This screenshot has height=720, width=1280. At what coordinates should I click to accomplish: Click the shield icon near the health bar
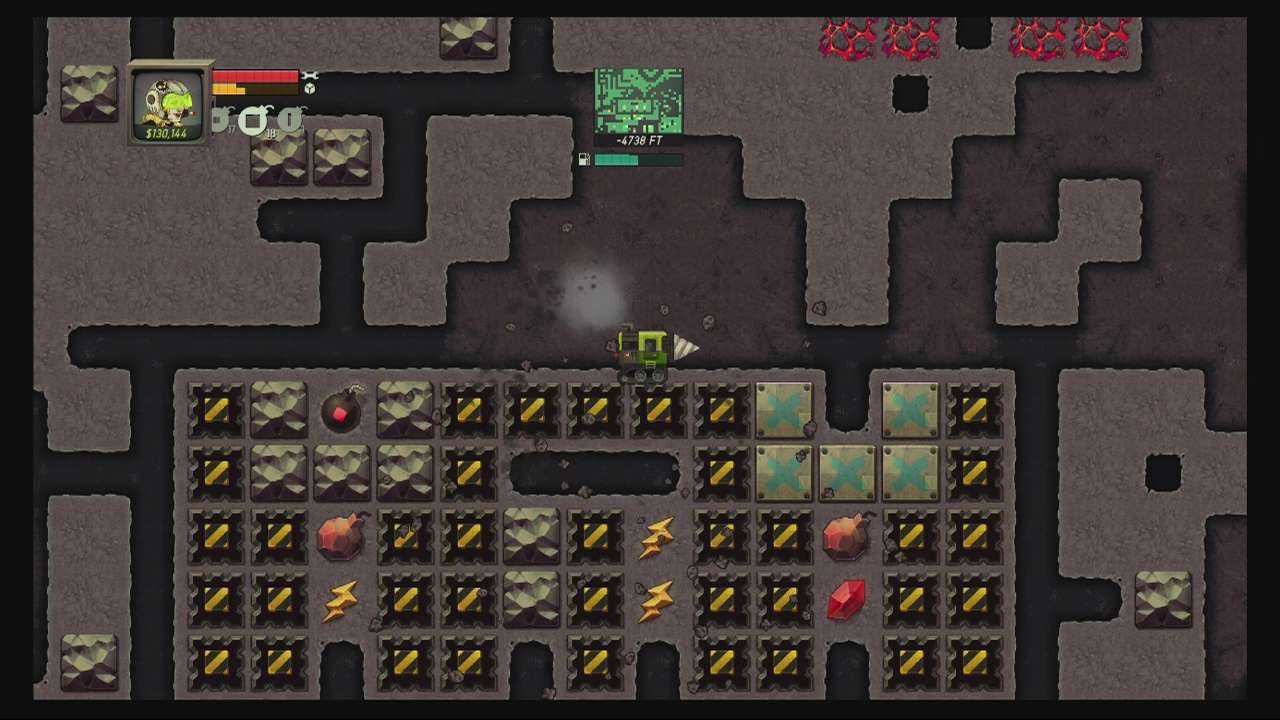pyautogui.click(x=310, y=88)
